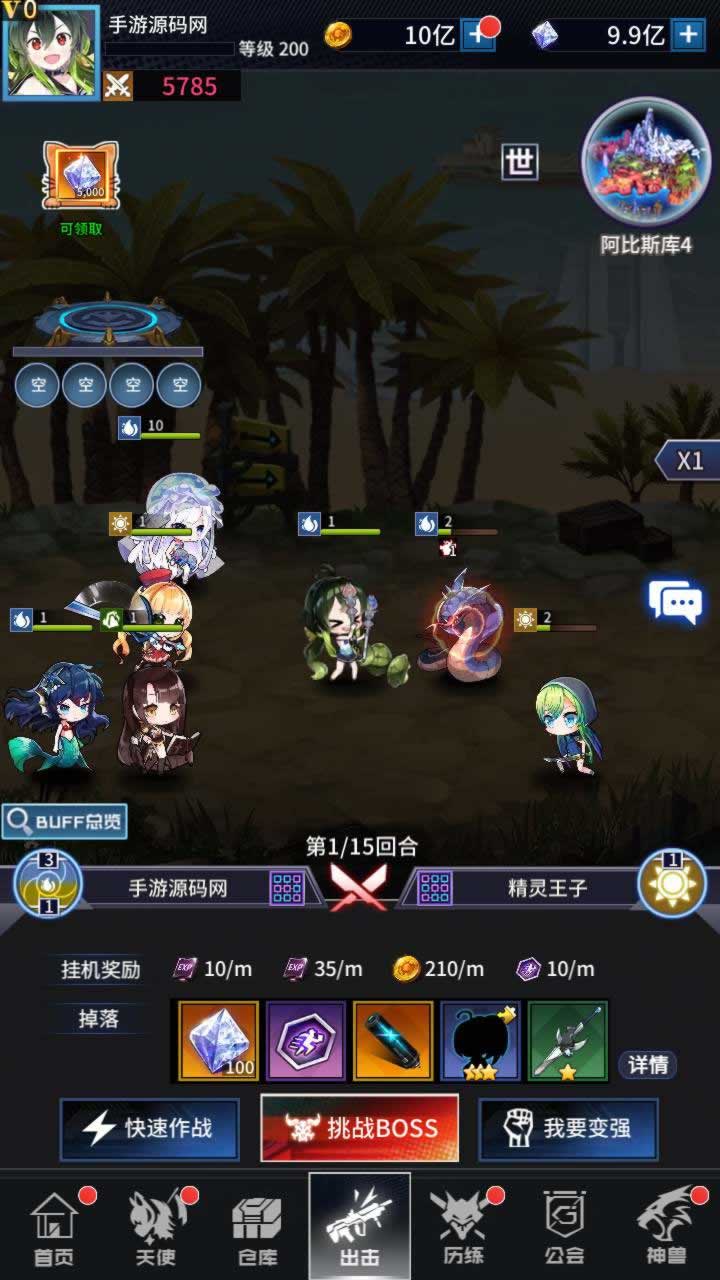720x1280 pixels.
Task: Go to the Home tab
Action: click(55, 1228)
